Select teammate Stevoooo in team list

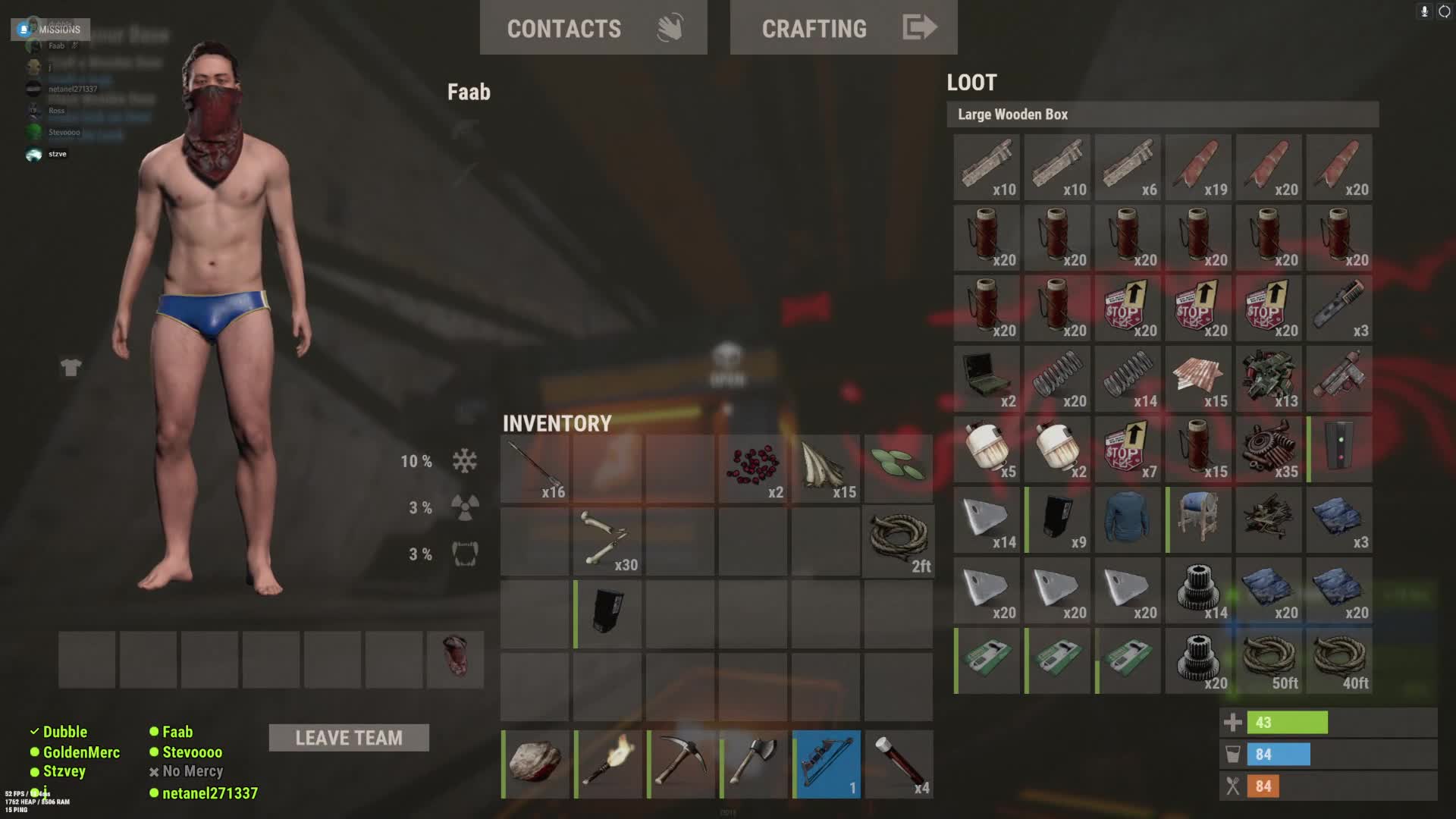(192, 752)
